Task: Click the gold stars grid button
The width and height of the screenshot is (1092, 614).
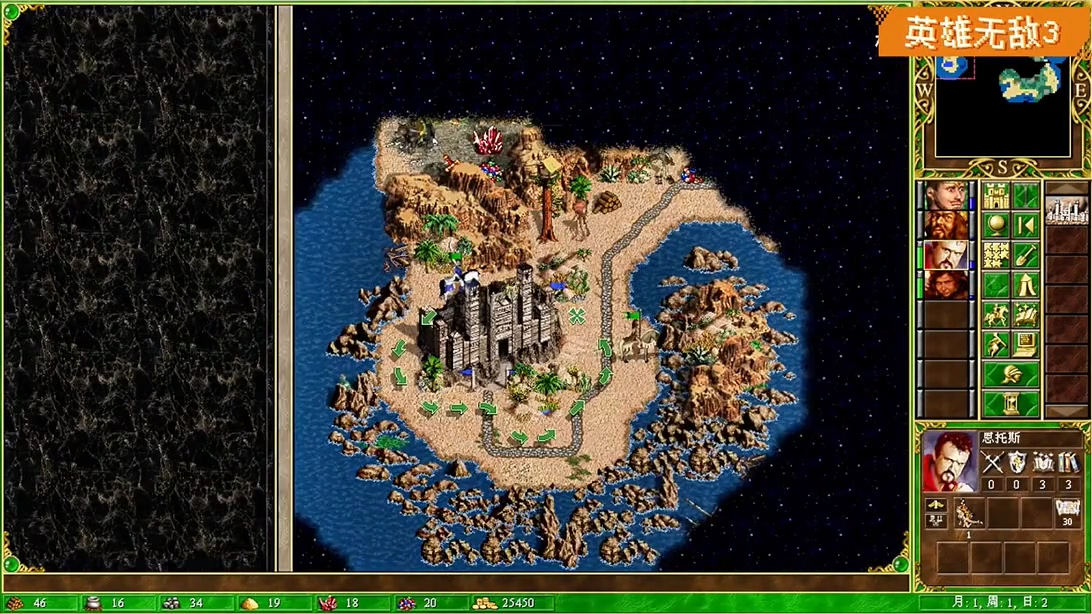Action: (995, 255)
